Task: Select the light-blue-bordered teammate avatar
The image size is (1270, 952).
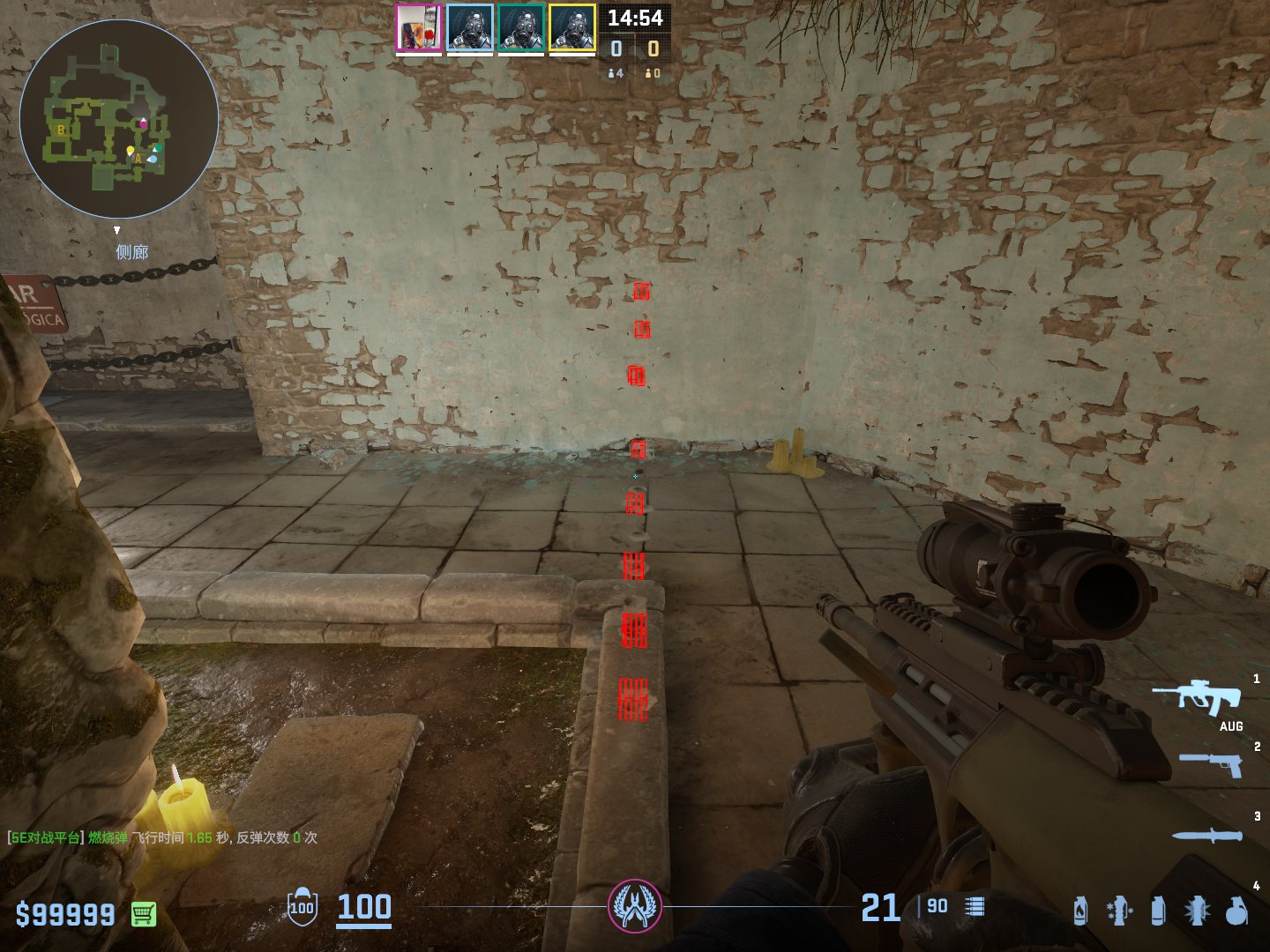Action: (x=470, y=28)
